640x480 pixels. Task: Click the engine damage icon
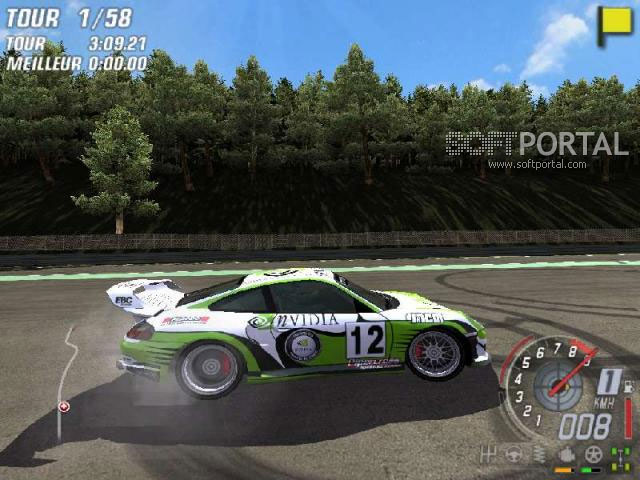pyautogui.click(x=566, y=455)
